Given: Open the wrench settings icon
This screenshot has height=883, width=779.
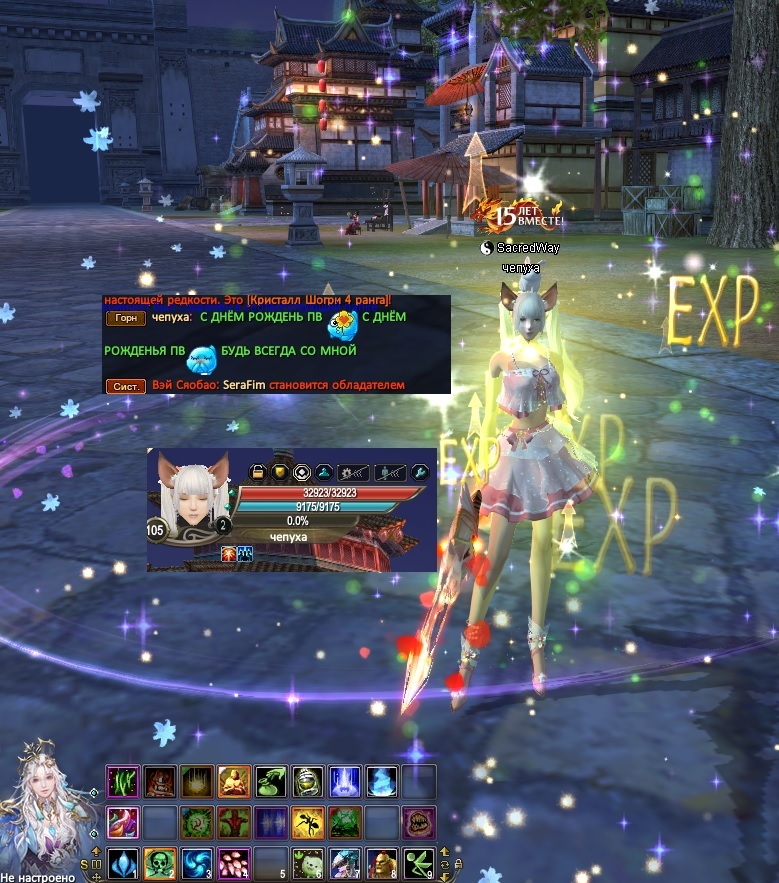Looking at the screenshot, I should 420,472.
